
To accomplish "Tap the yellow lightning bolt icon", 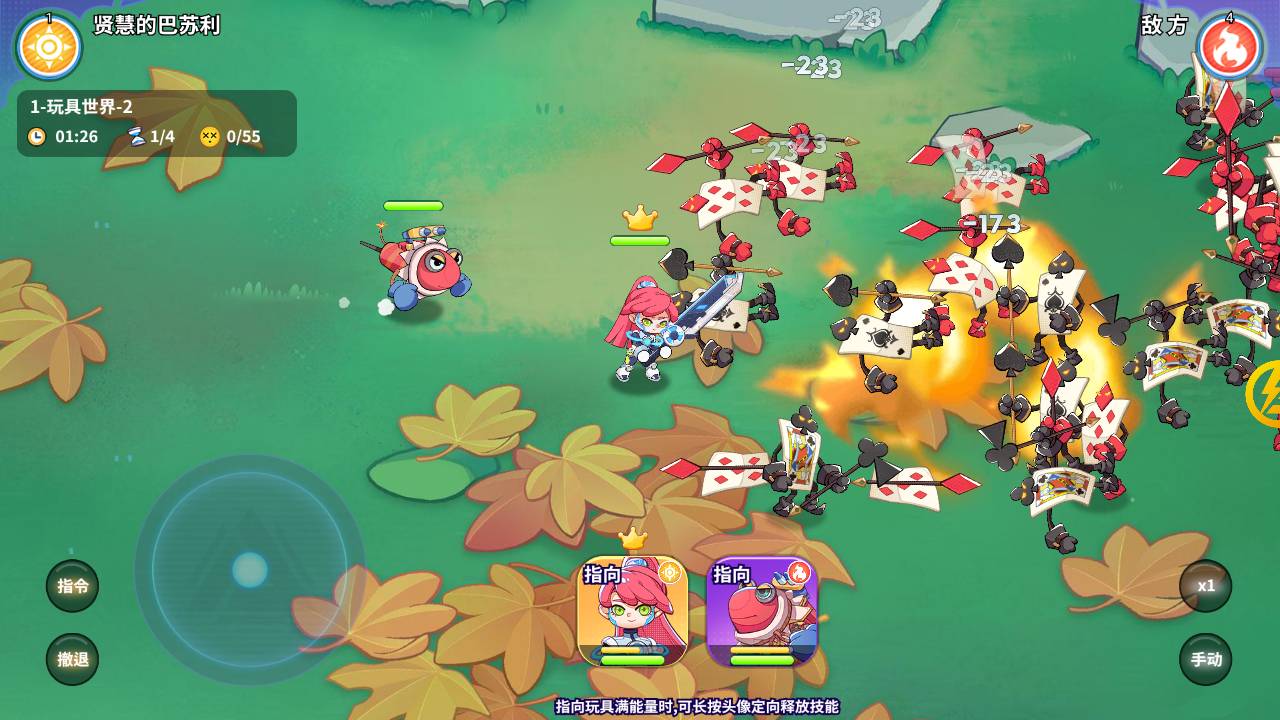I will [1266, 394].
